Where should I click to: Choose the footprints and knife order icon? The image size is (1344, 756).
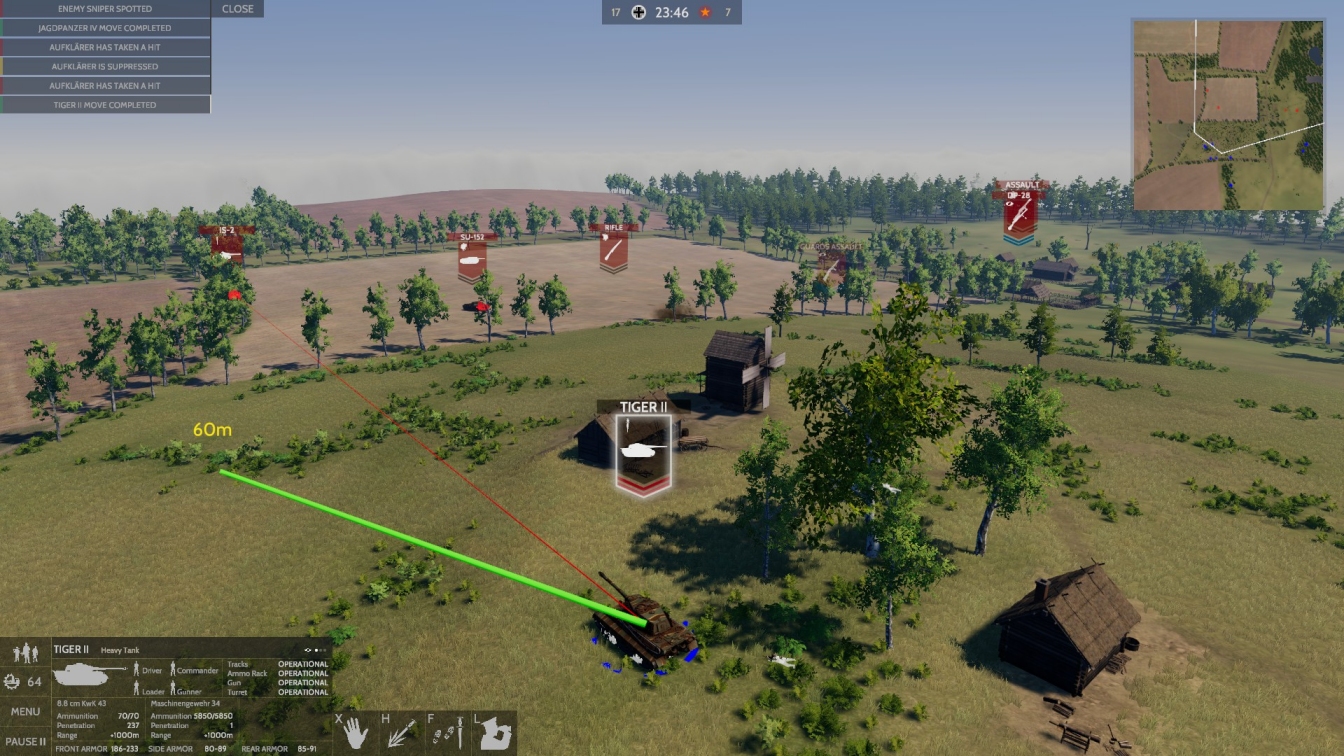tap(448, 734)
